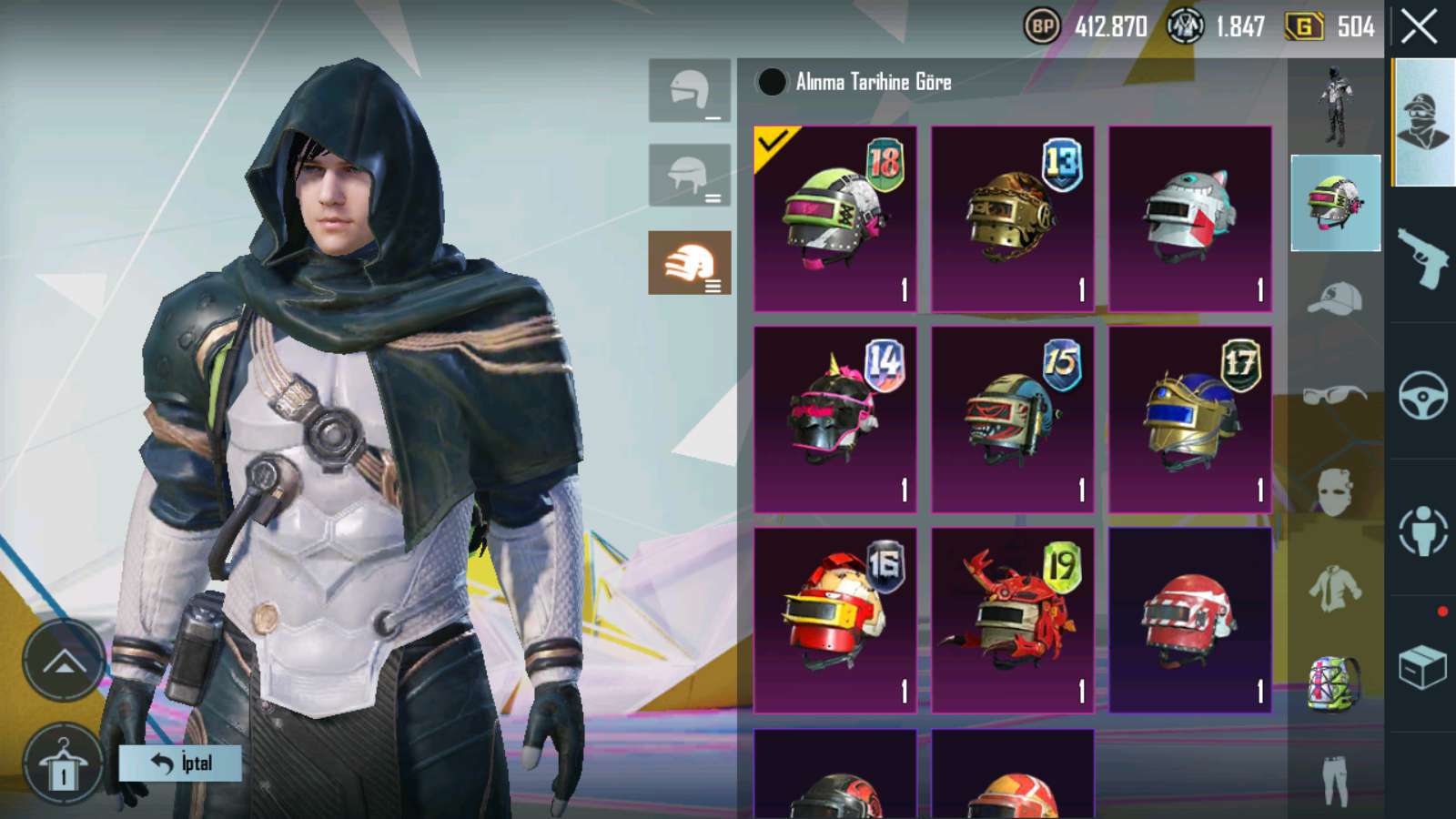Open the cap headwear slot

[x=1334, y=298]
